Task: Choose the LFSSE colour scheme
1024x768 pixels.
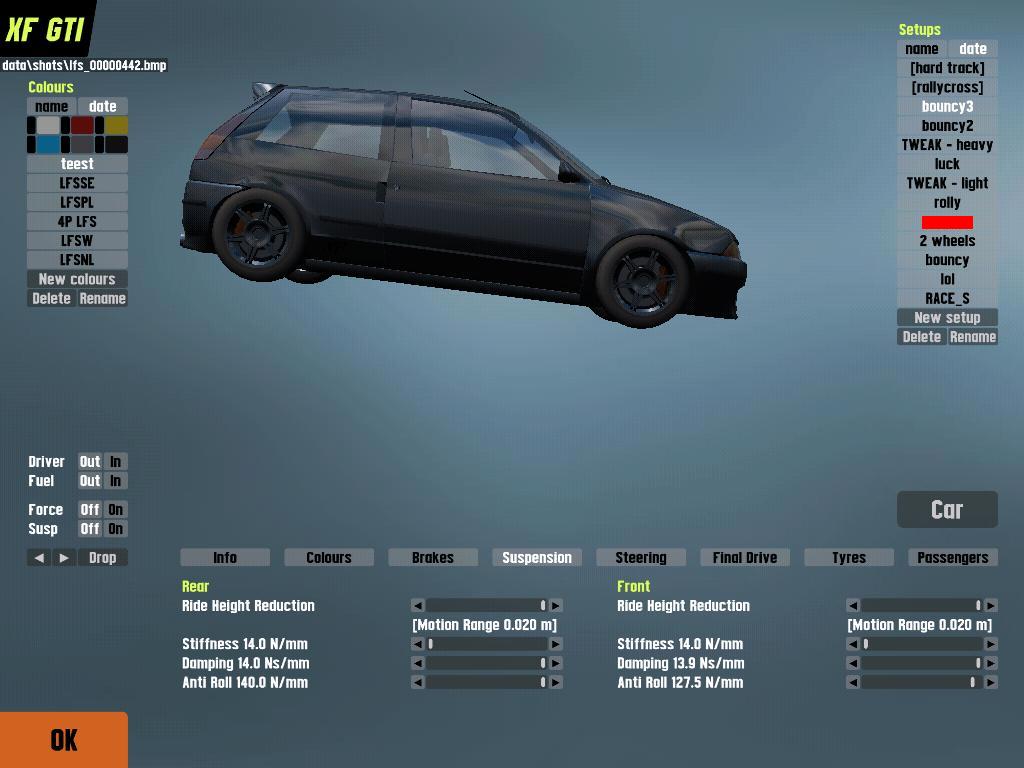Action: tap(77, 183)
